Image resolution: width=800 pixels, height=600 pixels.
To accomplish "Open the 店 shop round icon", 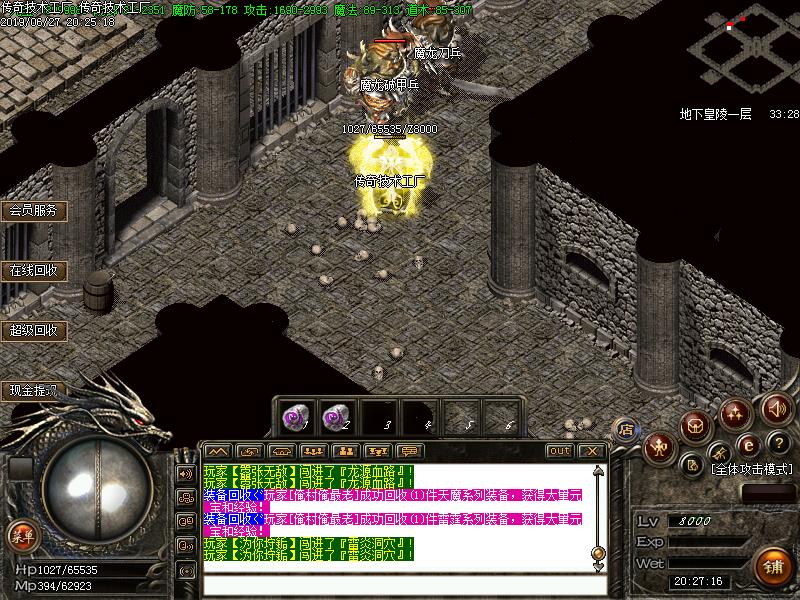I will (626, 430).
